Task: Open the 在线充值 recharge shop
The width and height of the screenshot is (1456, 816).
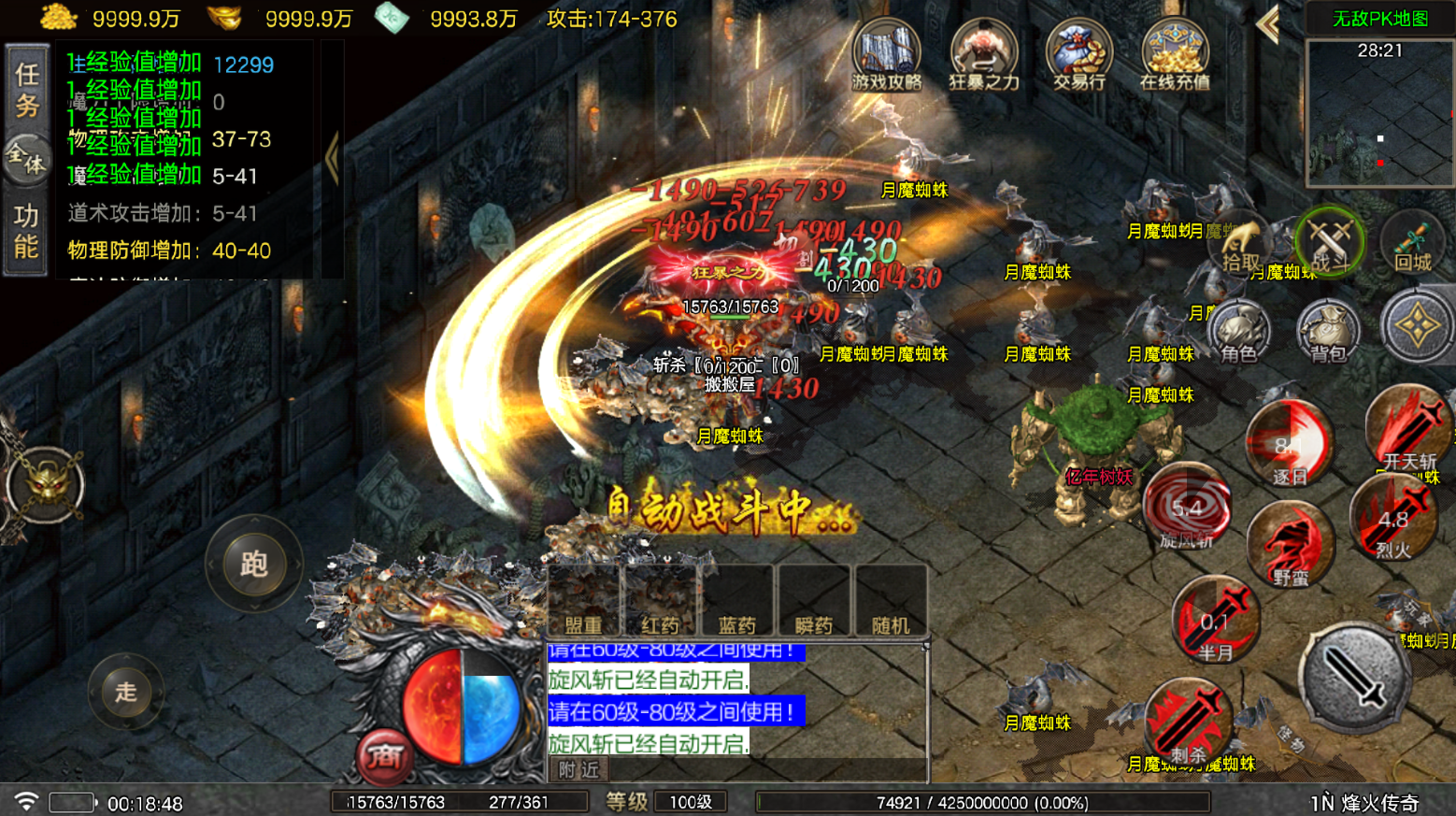Action: 1175,56
